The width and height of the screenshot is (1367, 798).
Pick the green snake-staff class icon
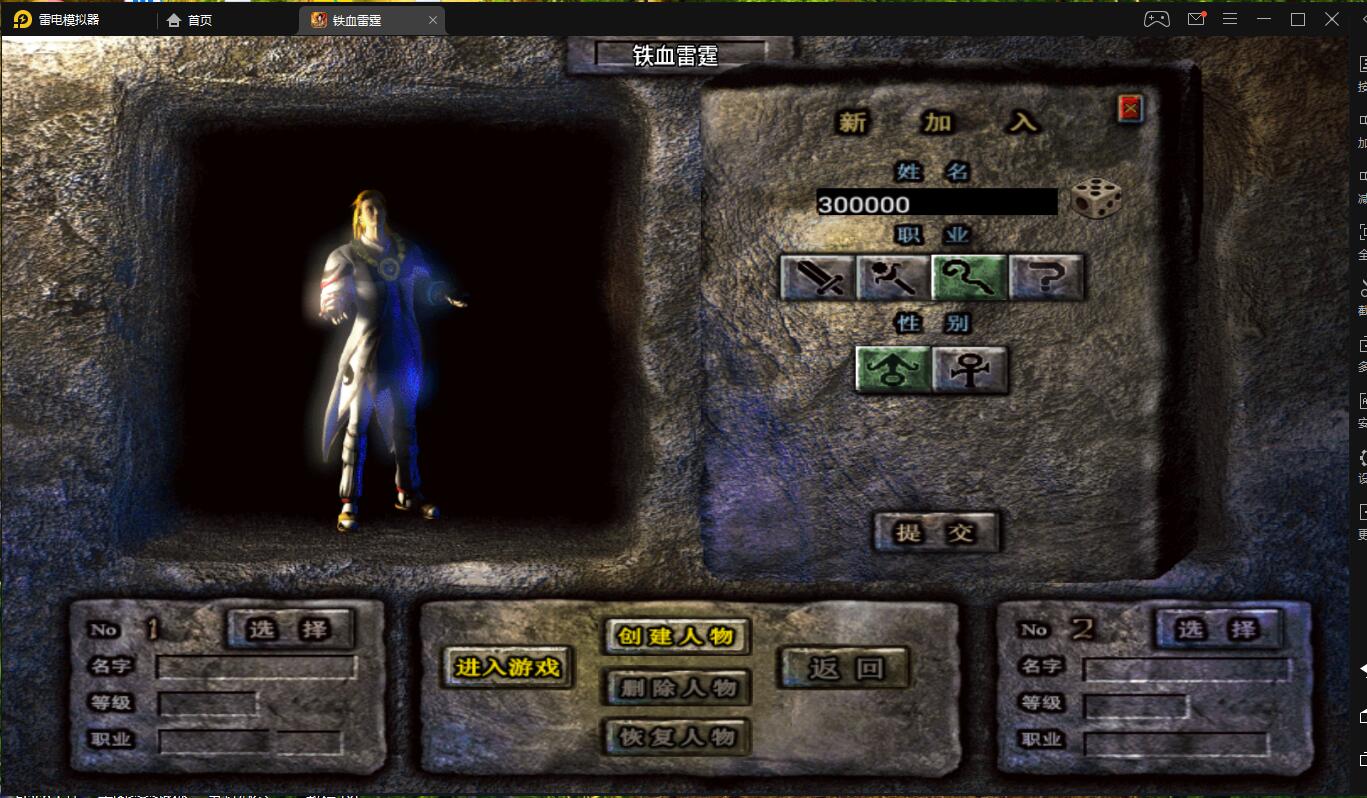(969, 277)
